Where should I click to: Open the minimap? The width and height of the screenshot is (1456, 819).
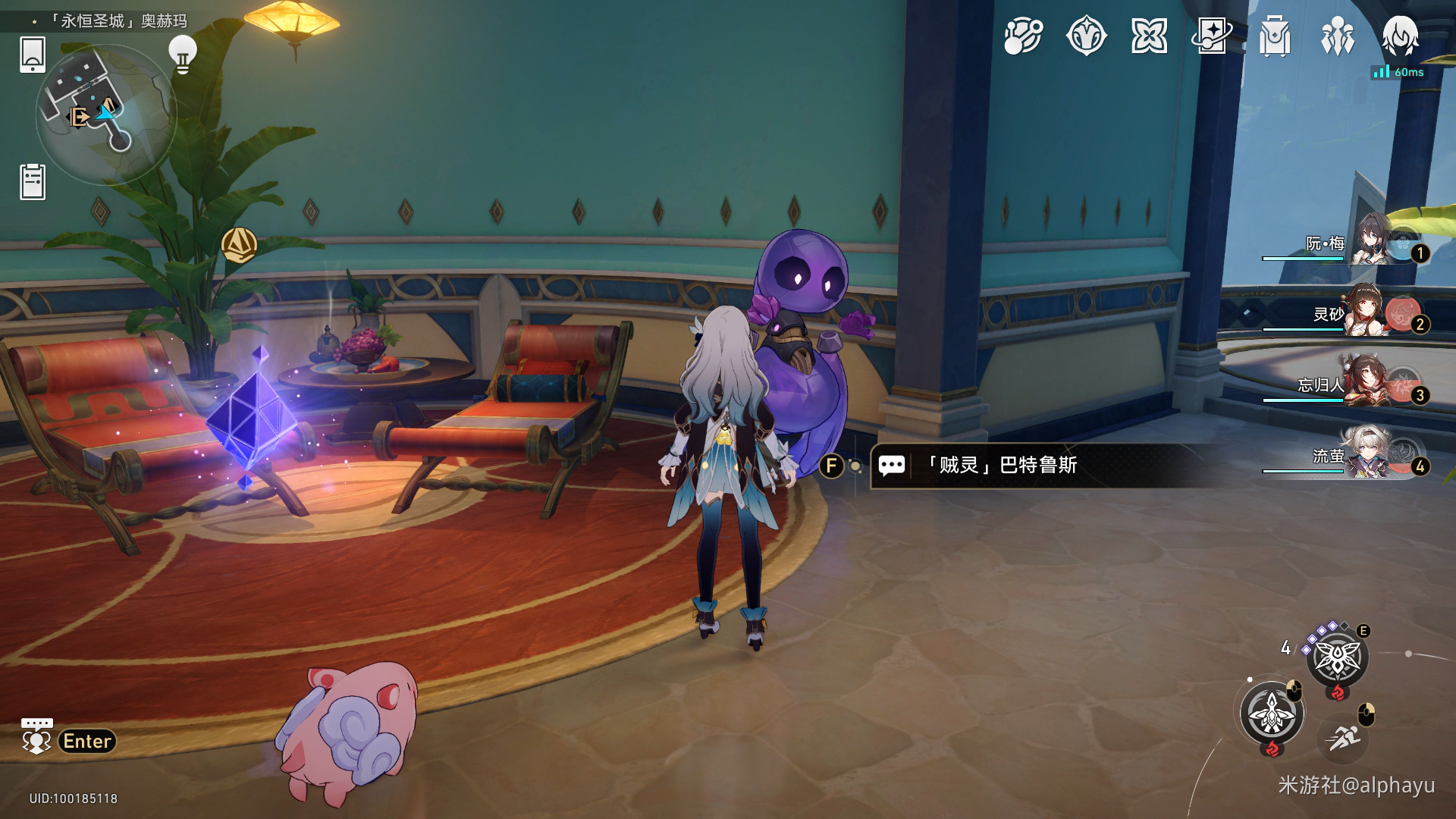pos(106,114)
